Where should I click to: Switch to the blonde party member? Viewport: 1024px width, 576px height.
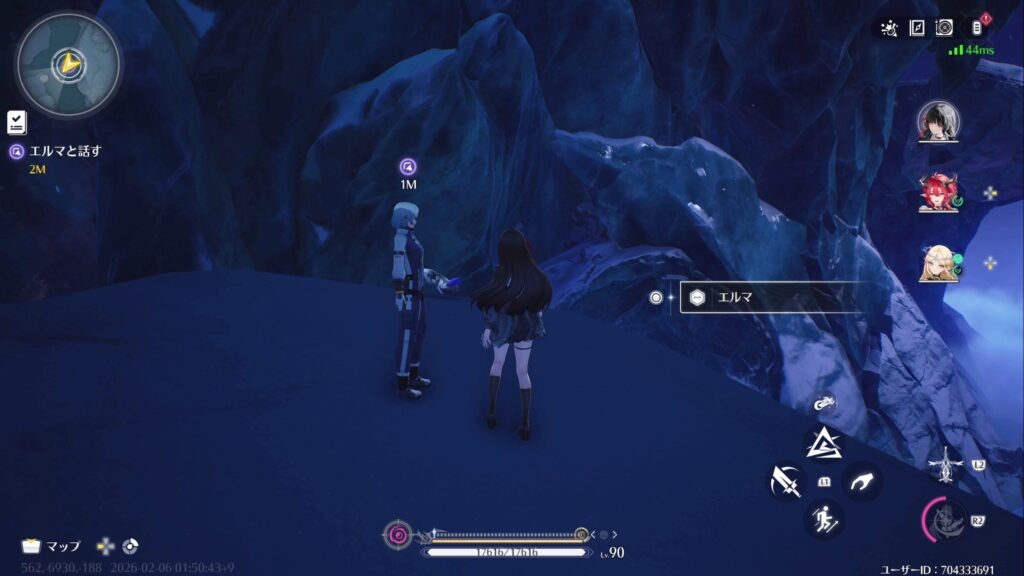pos(938,262)
